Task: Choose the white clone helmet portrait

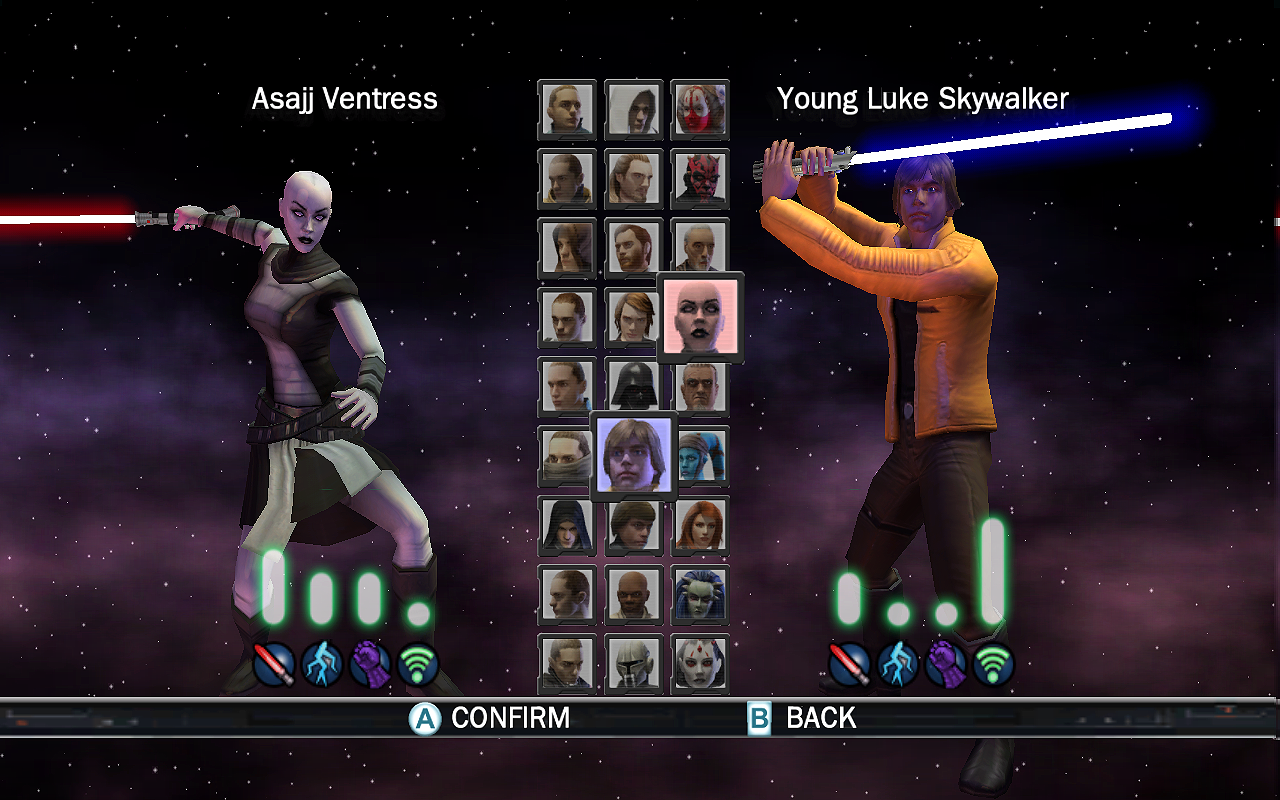Action: click(x=634, y=662)
